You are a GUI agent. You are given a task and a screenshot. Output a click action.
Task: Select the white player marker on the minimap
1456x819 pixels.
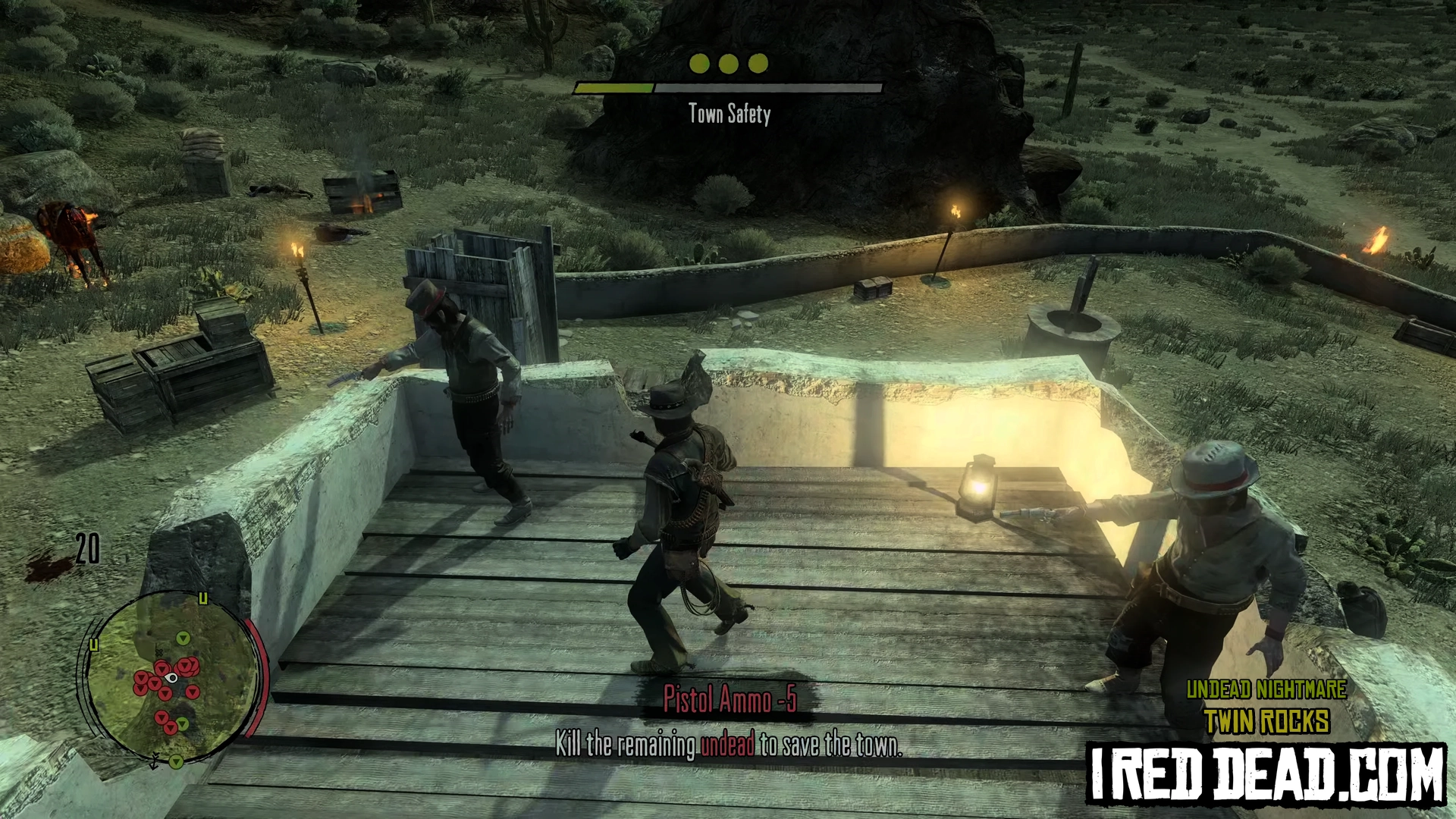pos(173,678)
